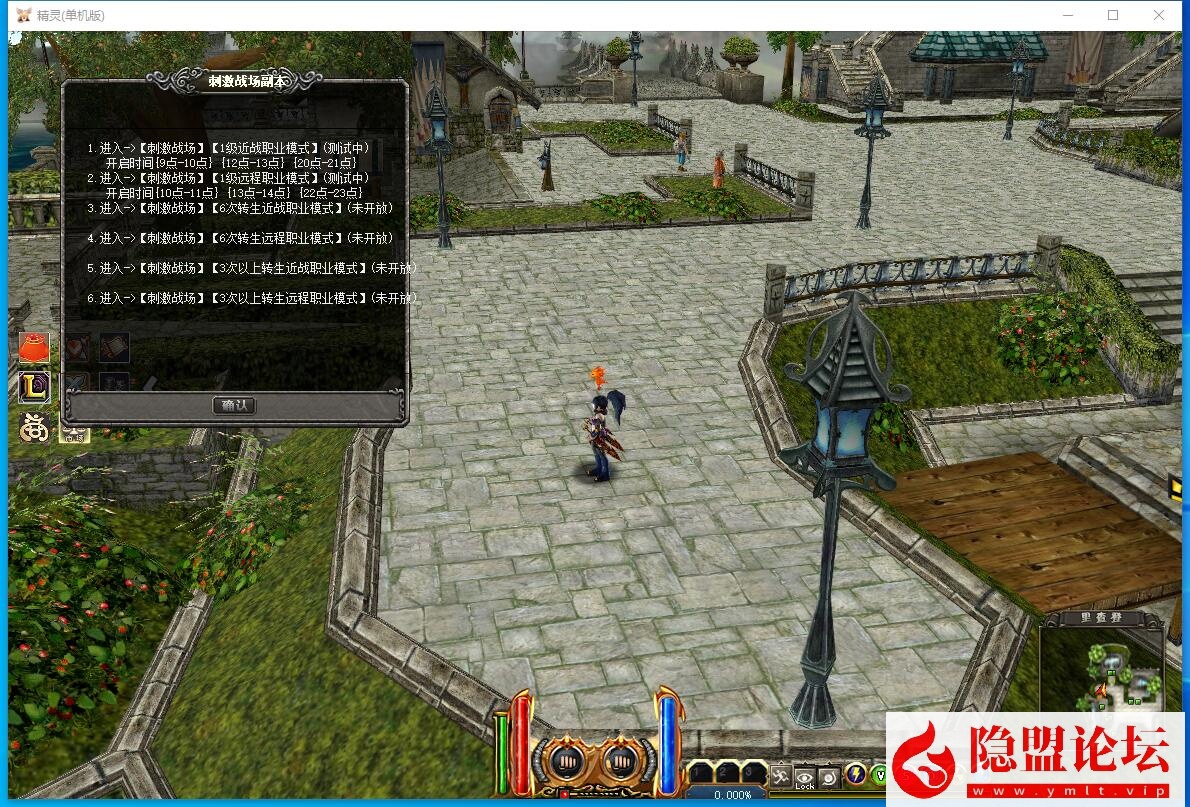The height and width of the screenshot is (807, 1190).
Task: Open the golden symbol icon below the L
Action: pyautogui.click(x=35, y=427)
